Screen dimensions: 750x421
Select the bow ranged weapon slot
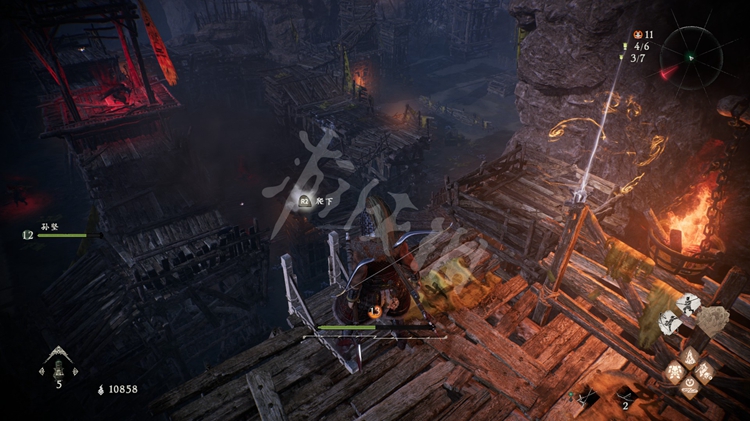coord(625,395)
